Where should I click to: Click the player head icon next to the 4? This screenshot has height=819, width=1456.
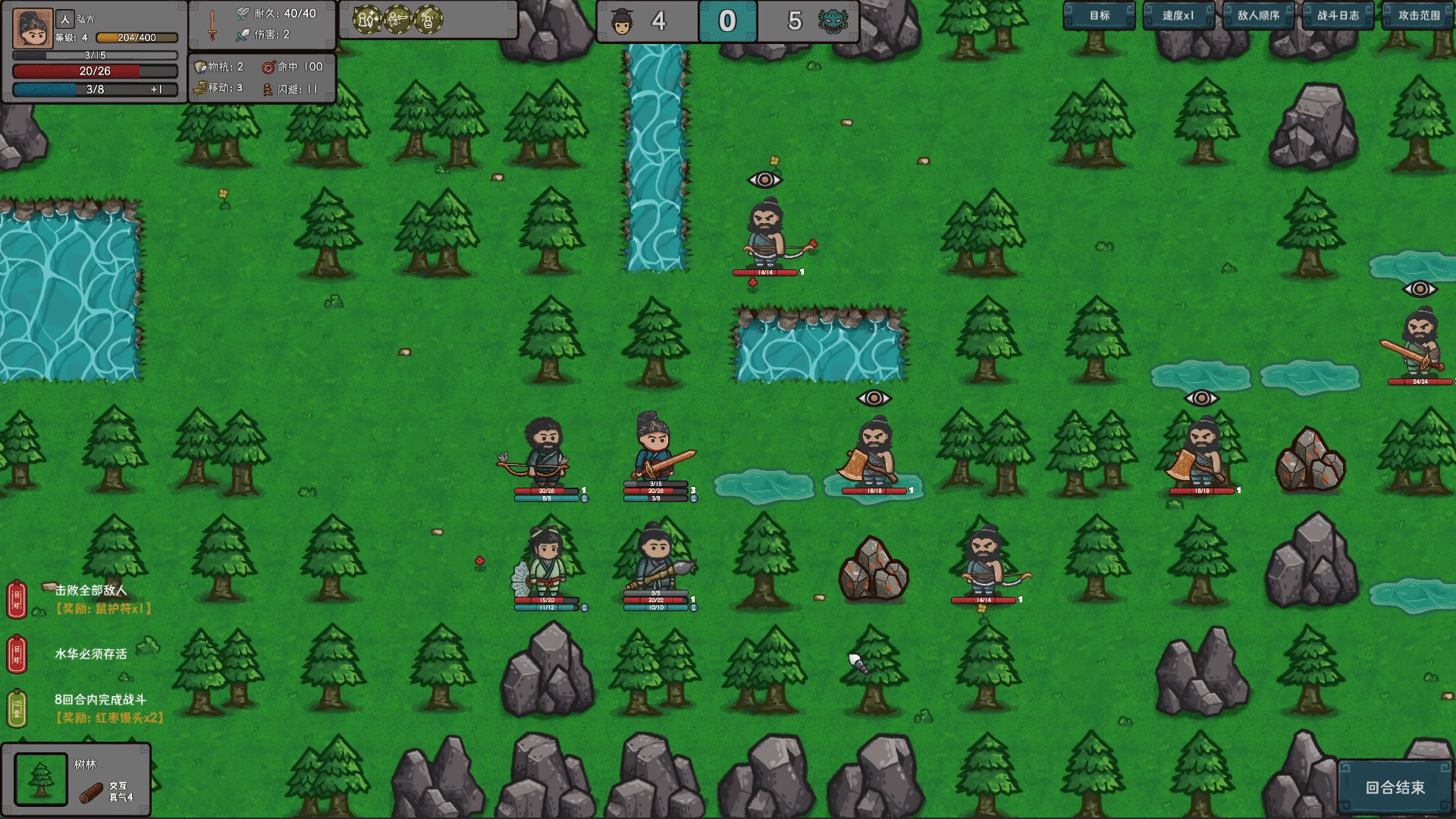624,22
